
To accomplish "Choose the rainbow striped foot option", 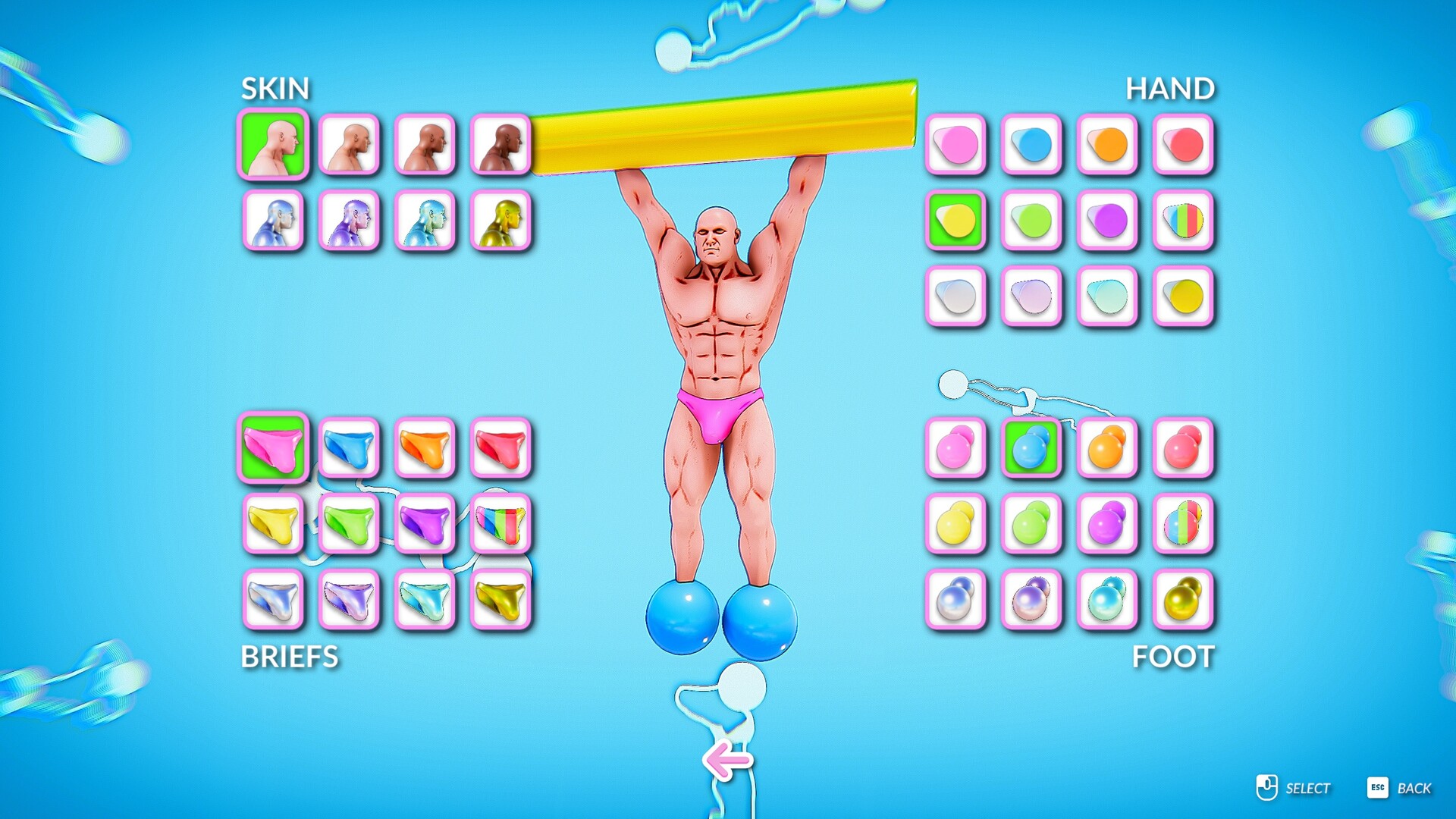I will click(x=1183, y=525).
